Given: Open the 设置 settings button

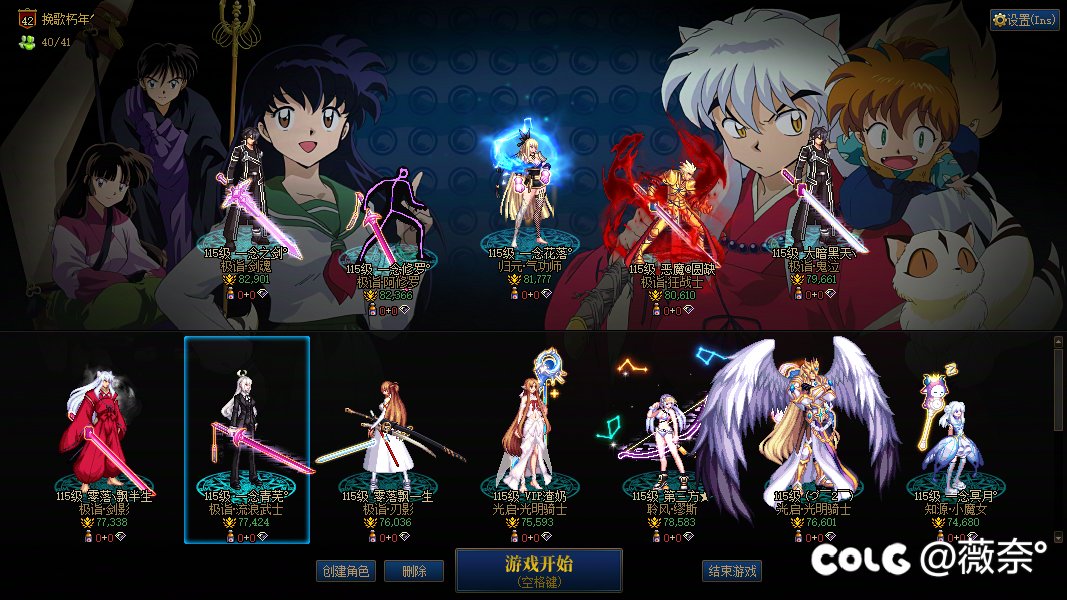Looking at the screenshot, I should [x=1024, y=19].
